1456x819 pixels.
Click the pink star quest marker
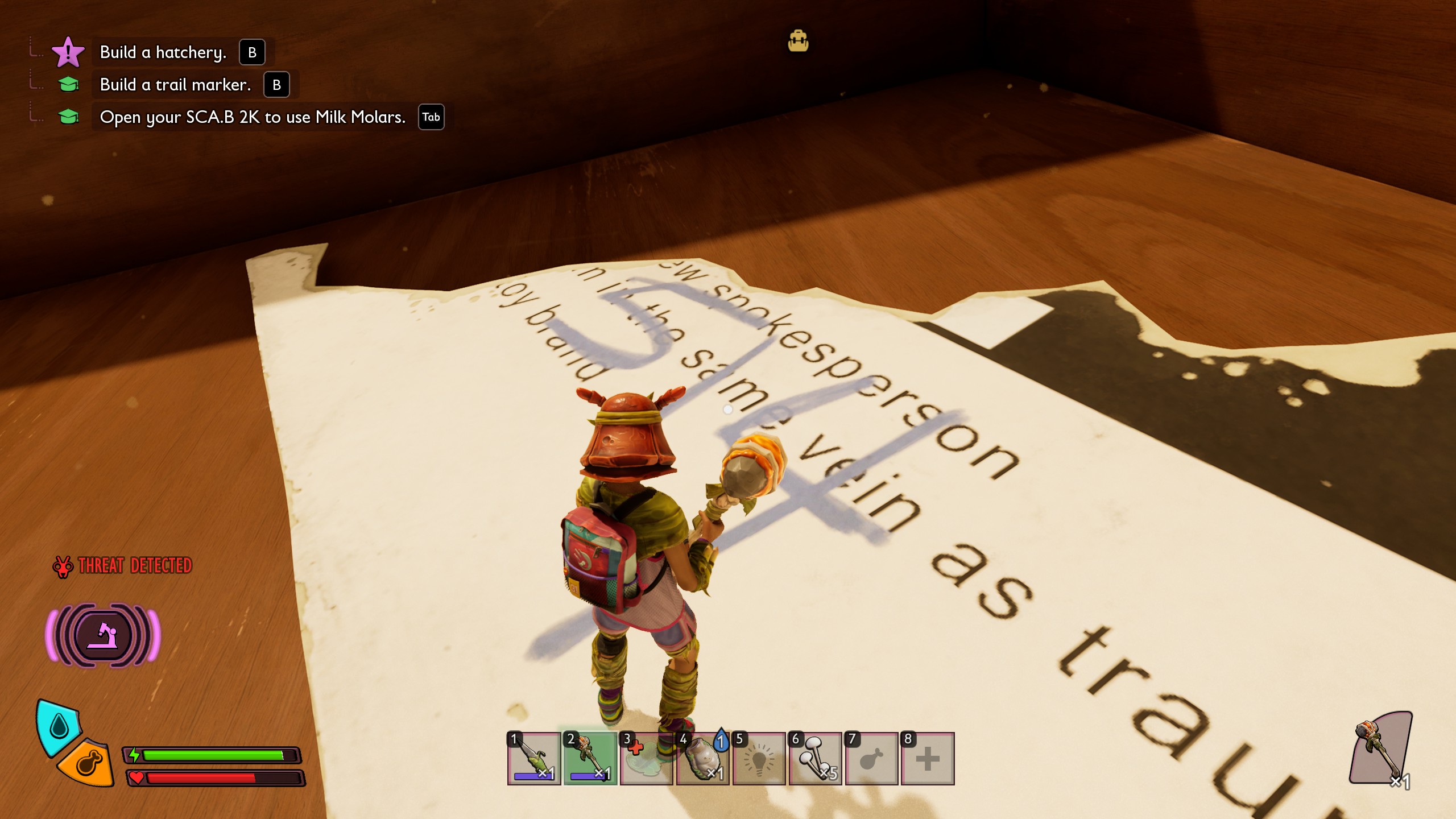68,52
